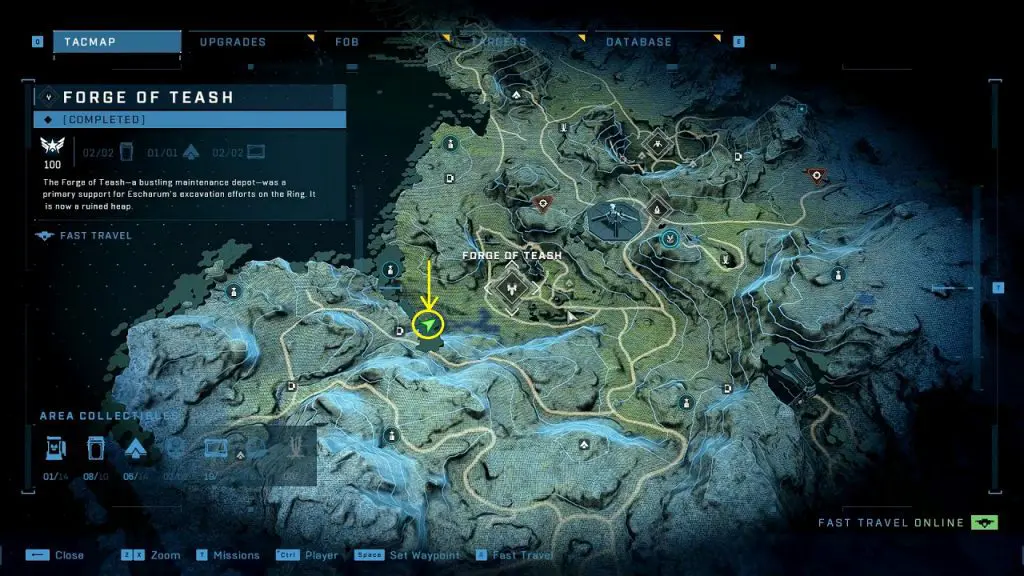Open the Missions list
Image resolution: width=1024 pixels, height=576 pixels.
[x=235, y=555]
